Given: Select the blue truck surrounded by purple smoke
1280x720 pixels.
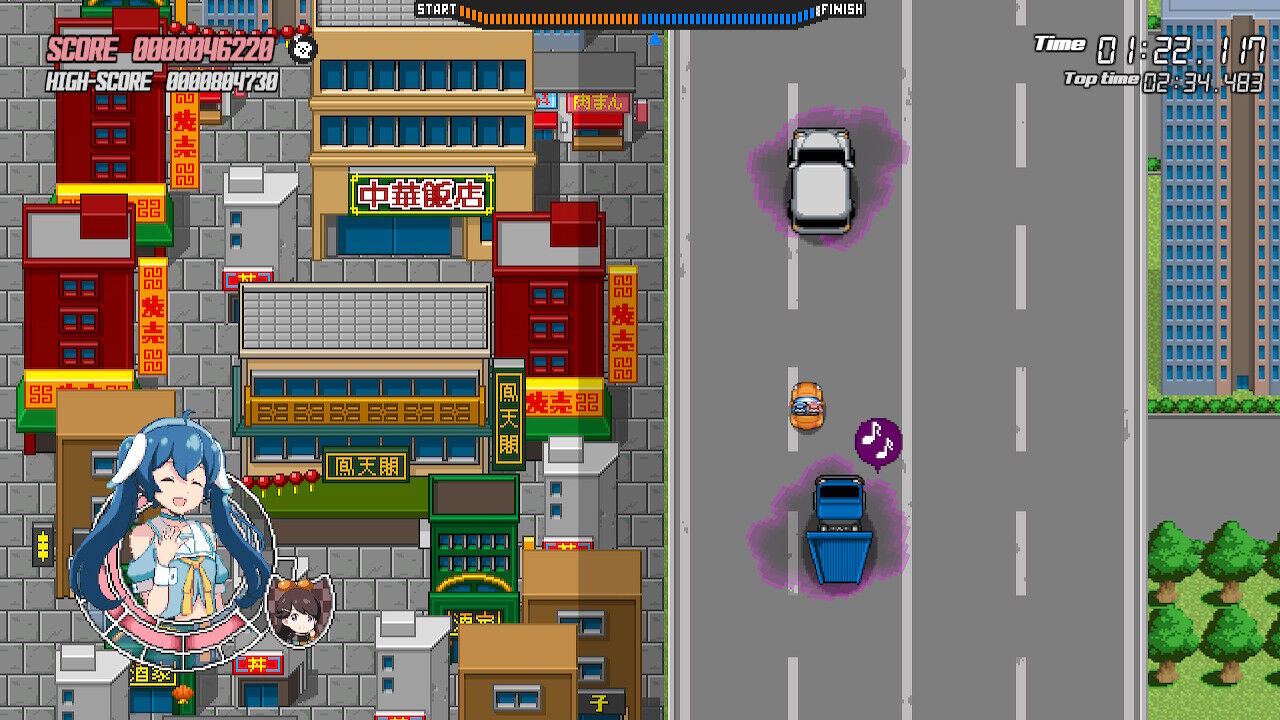Looking at the screenshot, I should 838,527.
